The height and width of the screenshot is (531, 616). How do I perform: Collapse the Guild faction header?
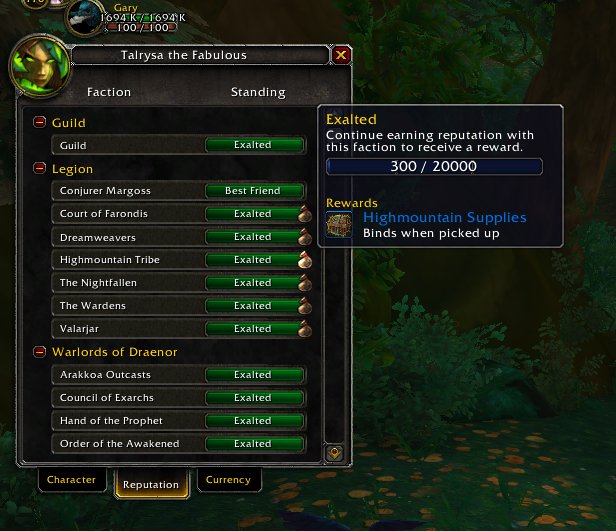point(40,122)
